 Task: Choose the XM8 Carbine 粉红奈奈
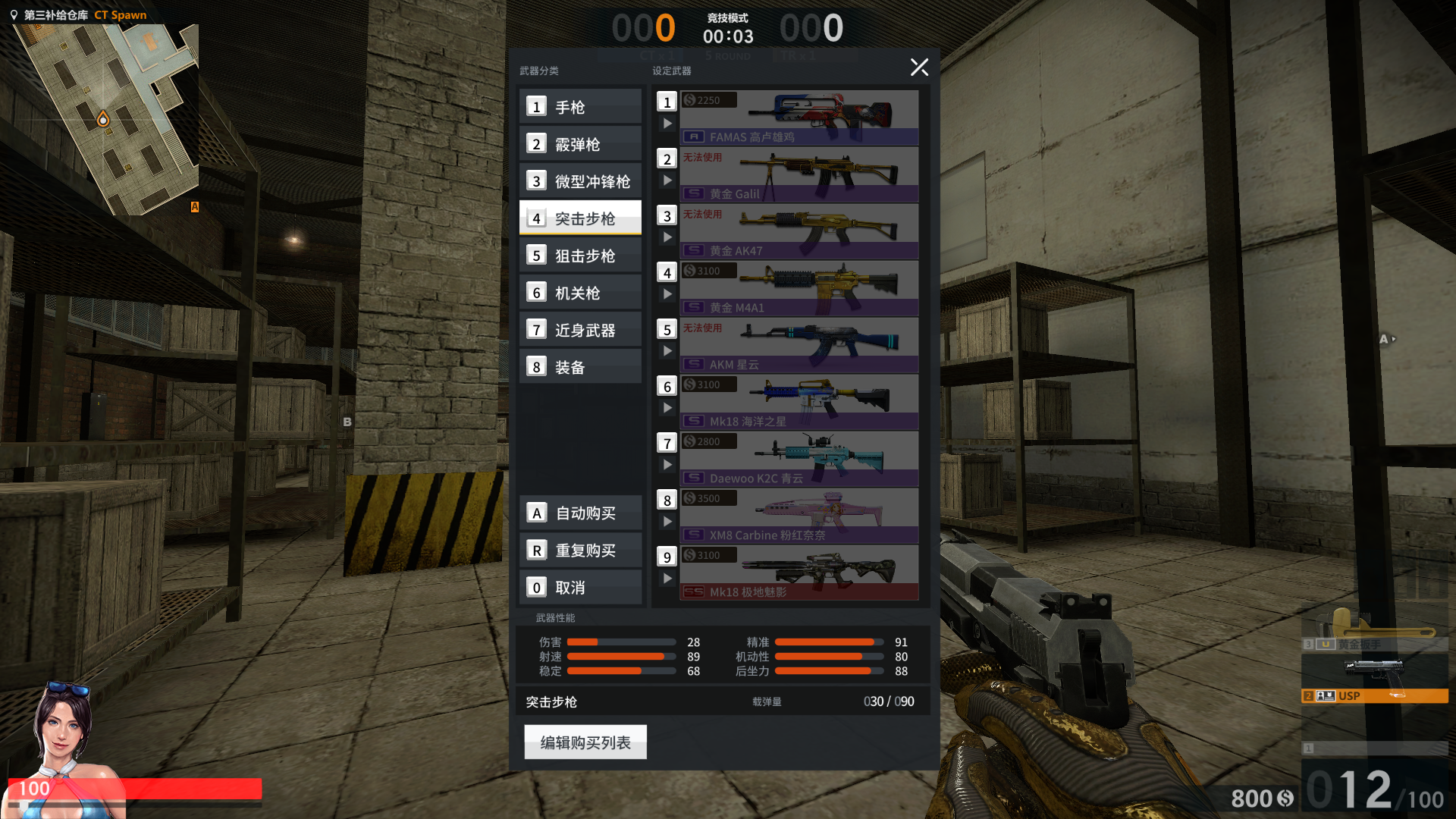click(799, 516)
